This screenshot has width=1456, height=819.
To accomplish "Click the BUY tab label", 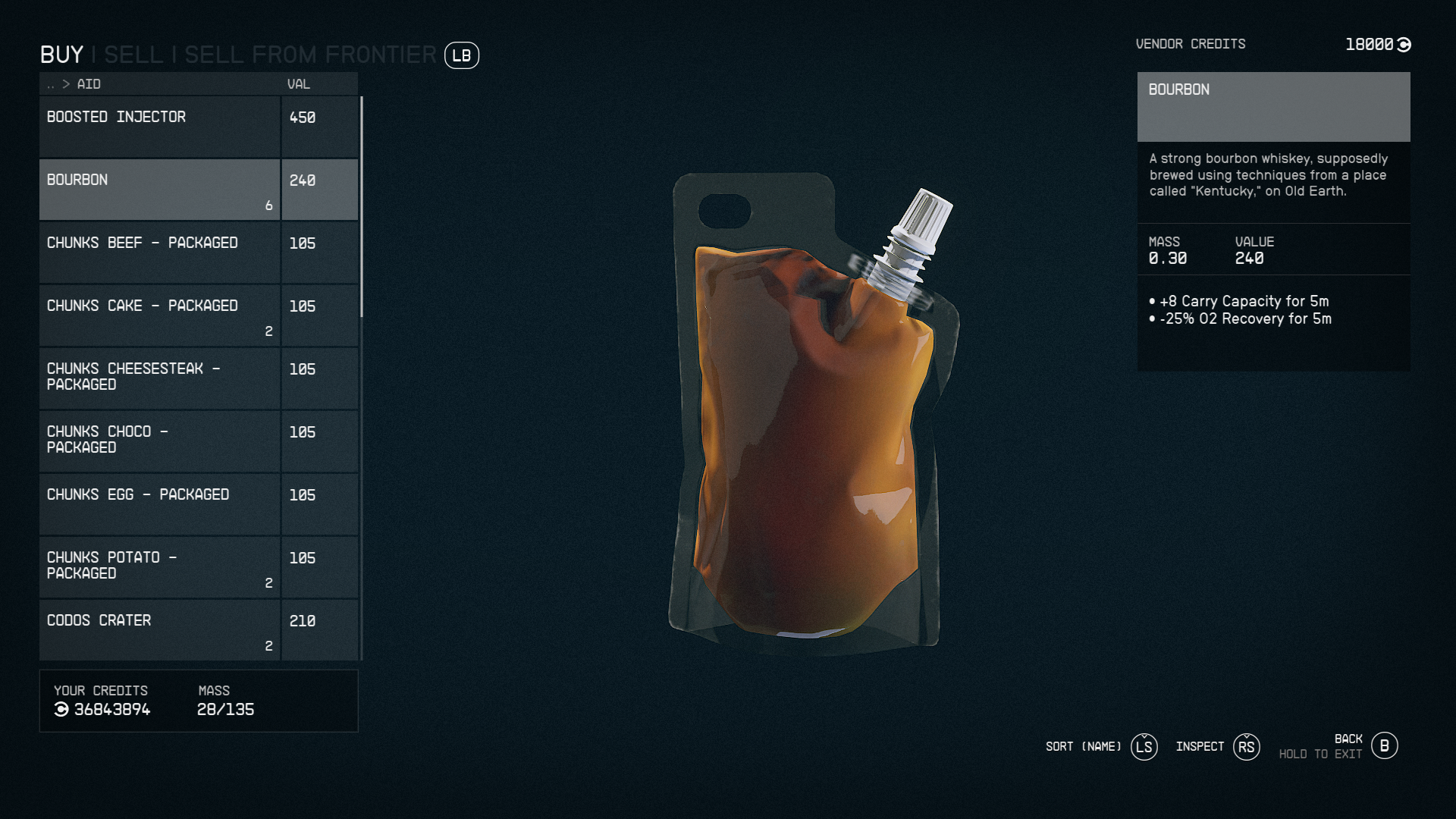I will (62, 55).
